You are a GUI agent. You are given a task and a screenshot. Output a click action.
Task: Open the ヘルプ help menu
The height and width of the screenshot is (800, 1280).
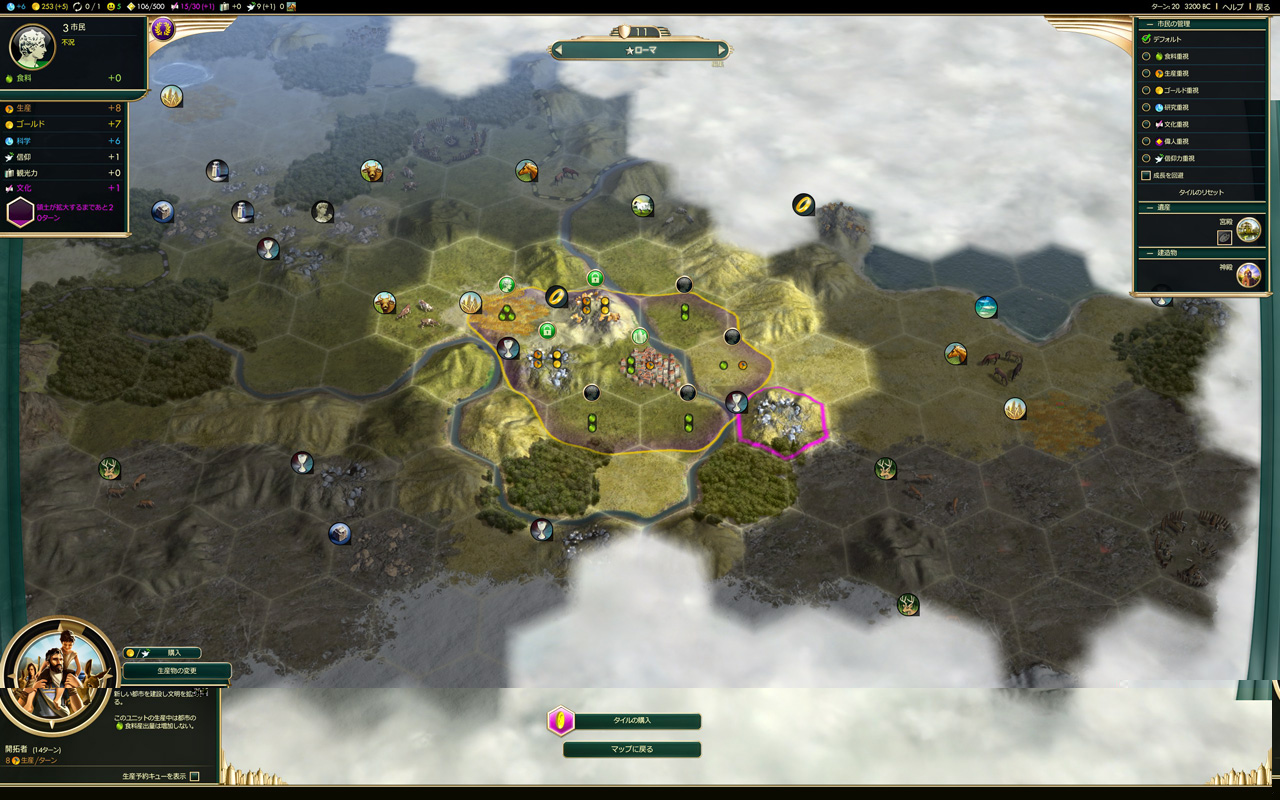point(1233,6)
